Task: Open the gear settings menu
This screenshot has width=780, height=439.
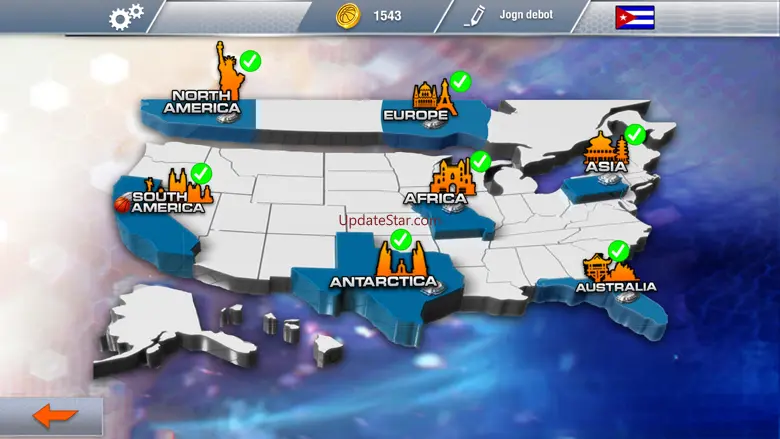Action: click(x=127, y=16)
